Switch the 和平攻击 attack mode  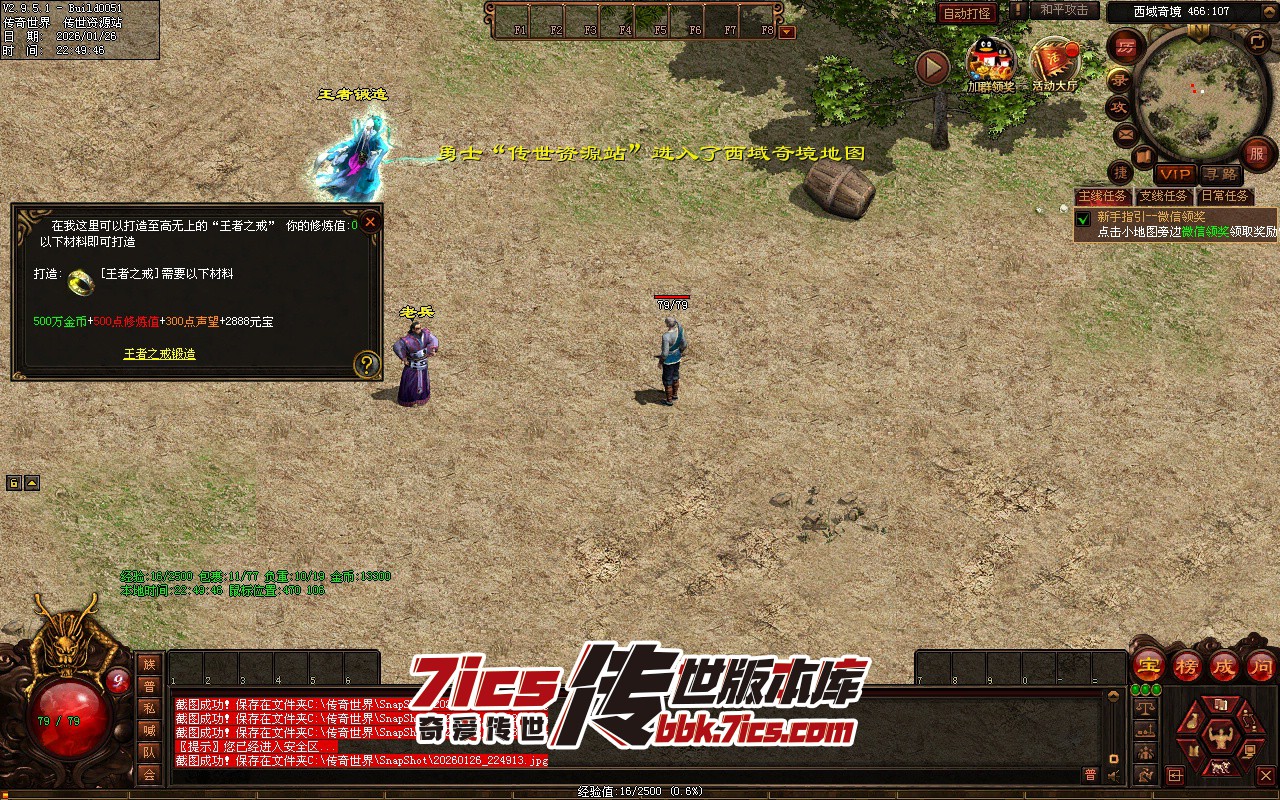coord(1063,10)
